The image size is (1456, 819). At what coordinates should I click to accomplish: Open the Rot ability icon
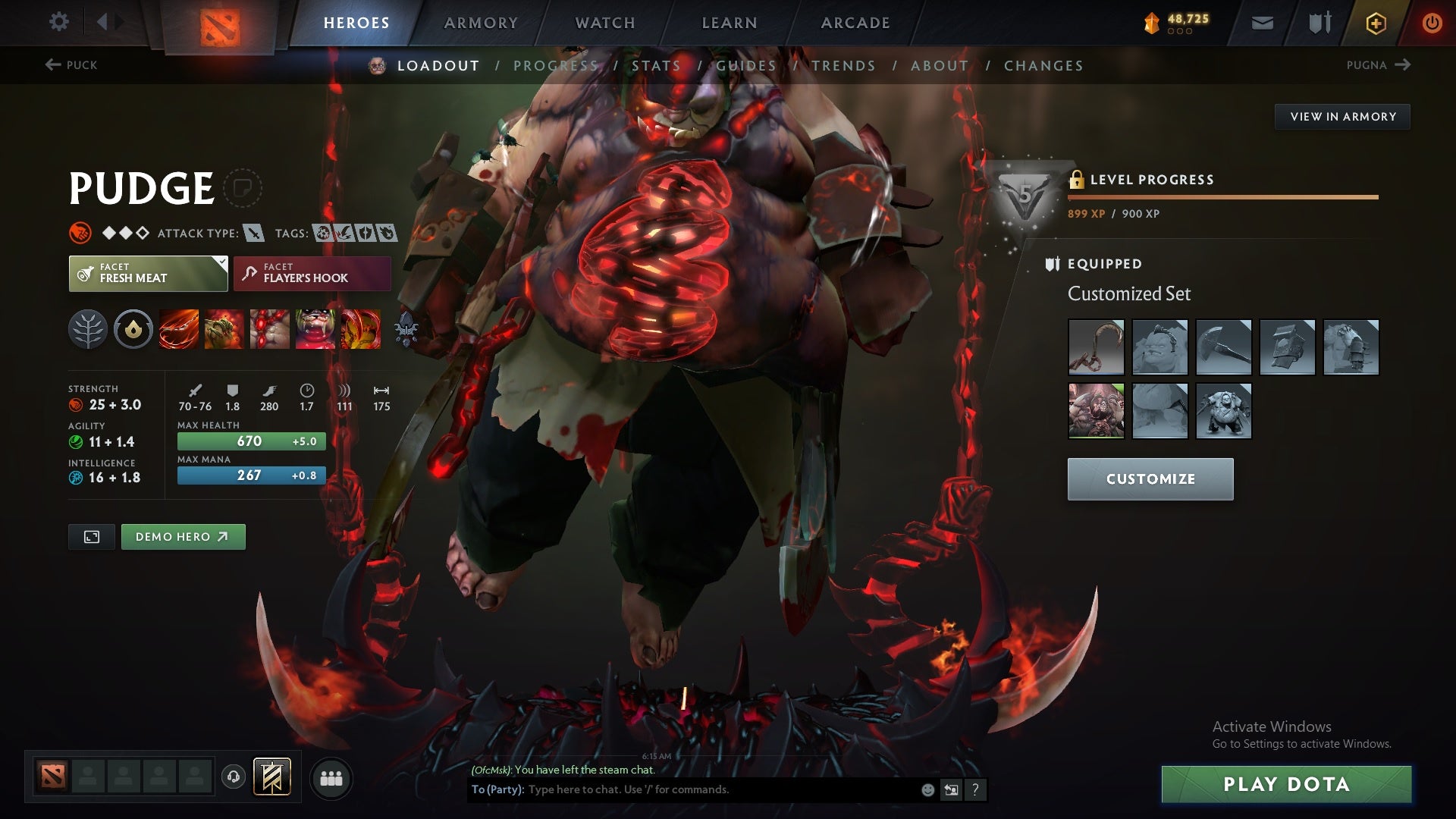pos(222,329)
